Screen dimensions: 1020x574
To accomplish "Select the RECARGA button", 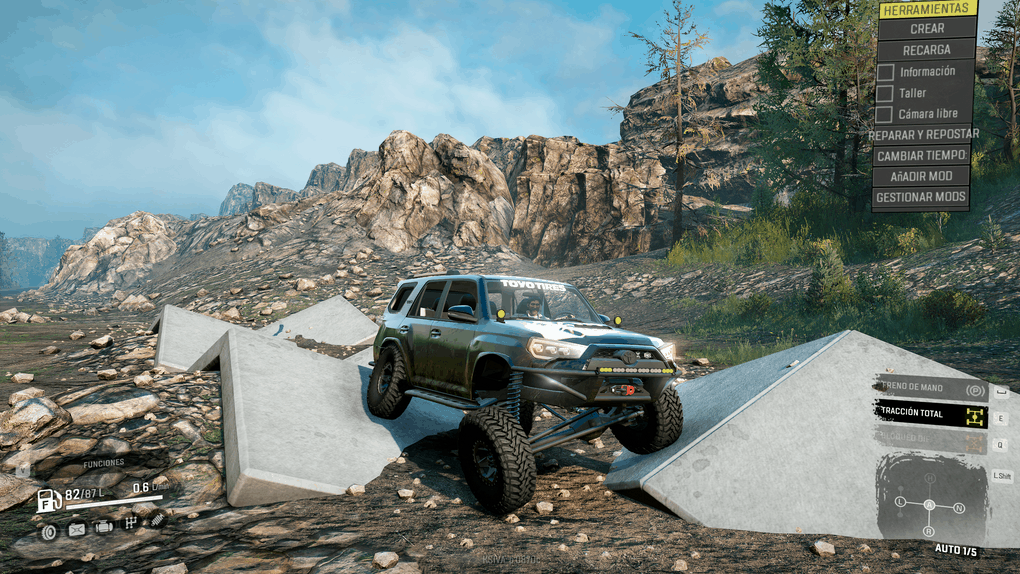I will [927, 50].
